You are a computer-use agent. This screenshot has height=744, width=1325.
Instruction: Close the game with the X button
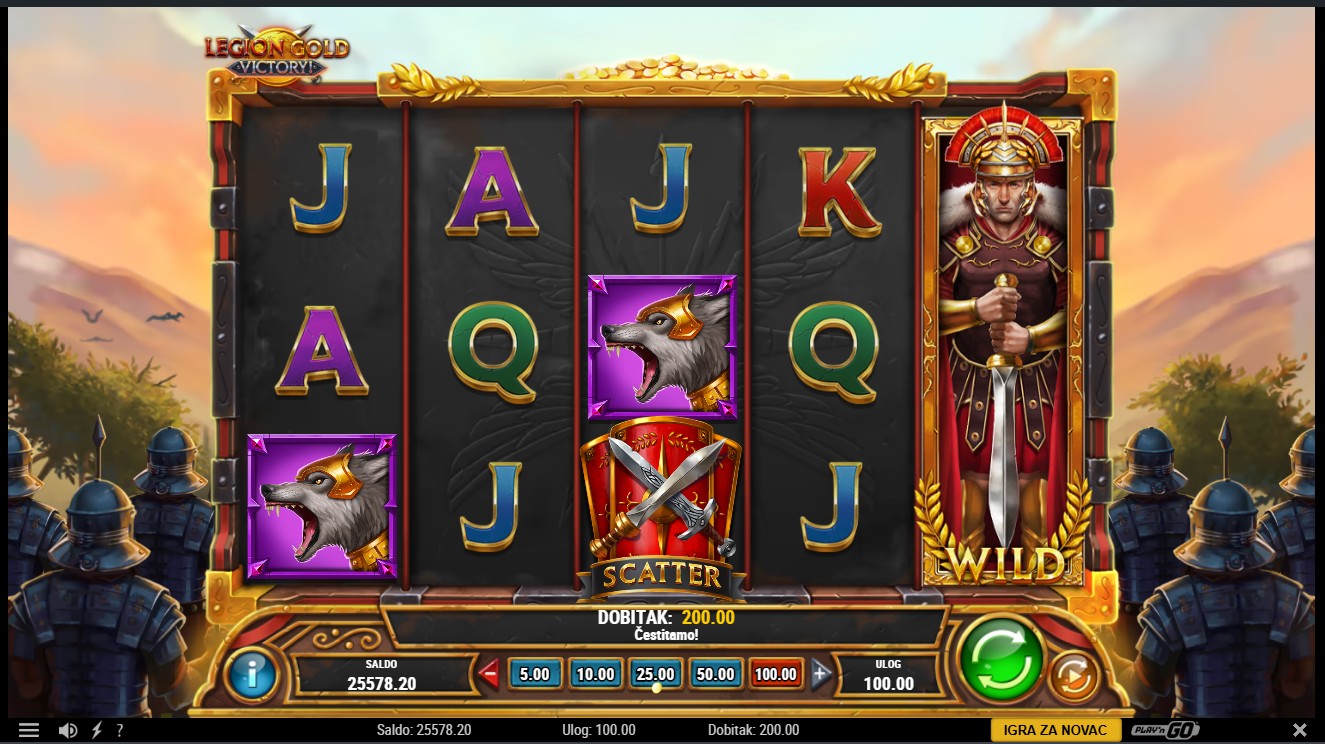1299,730
